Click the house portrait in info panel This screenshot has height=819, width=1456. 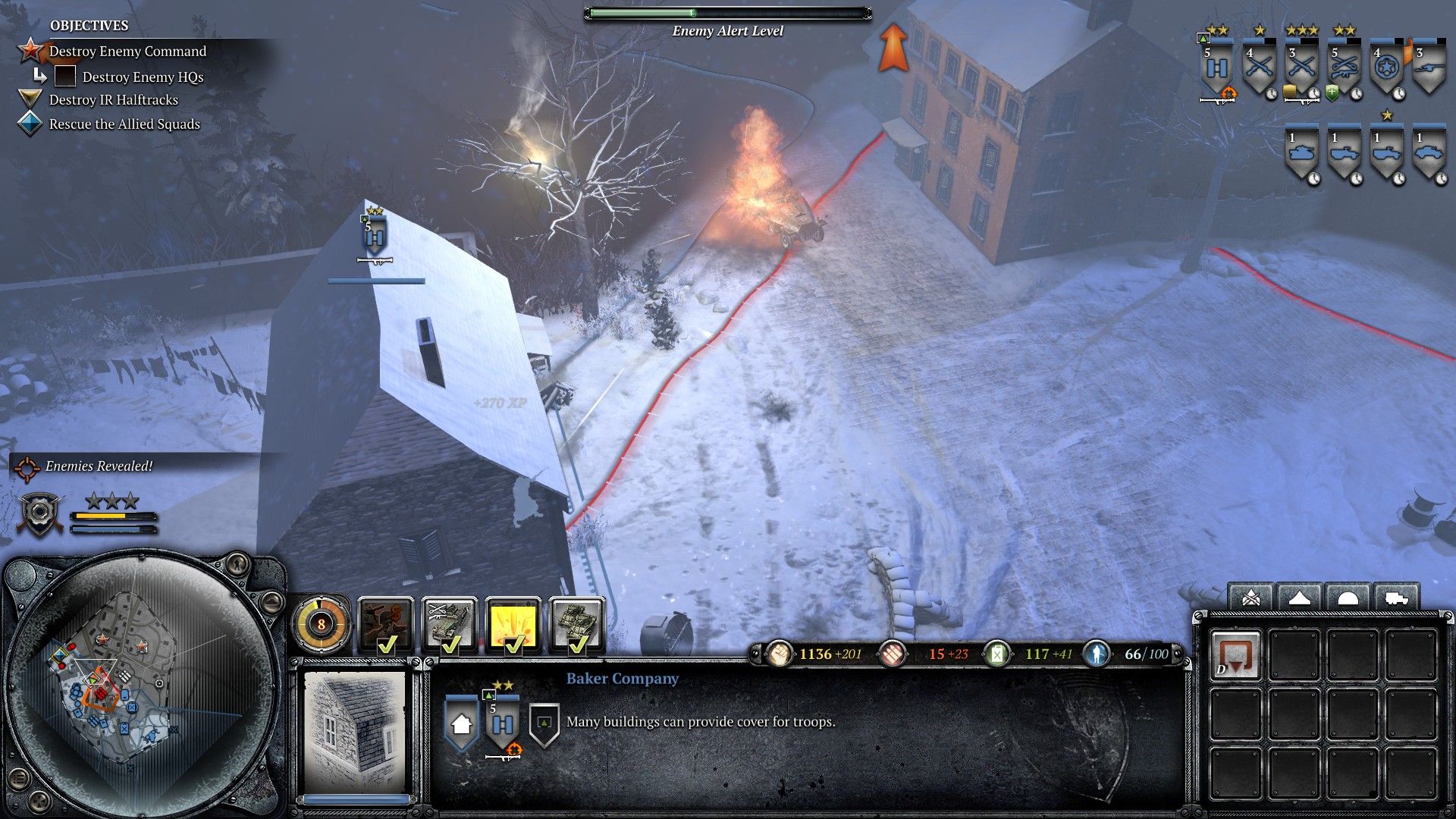point(355,733)
